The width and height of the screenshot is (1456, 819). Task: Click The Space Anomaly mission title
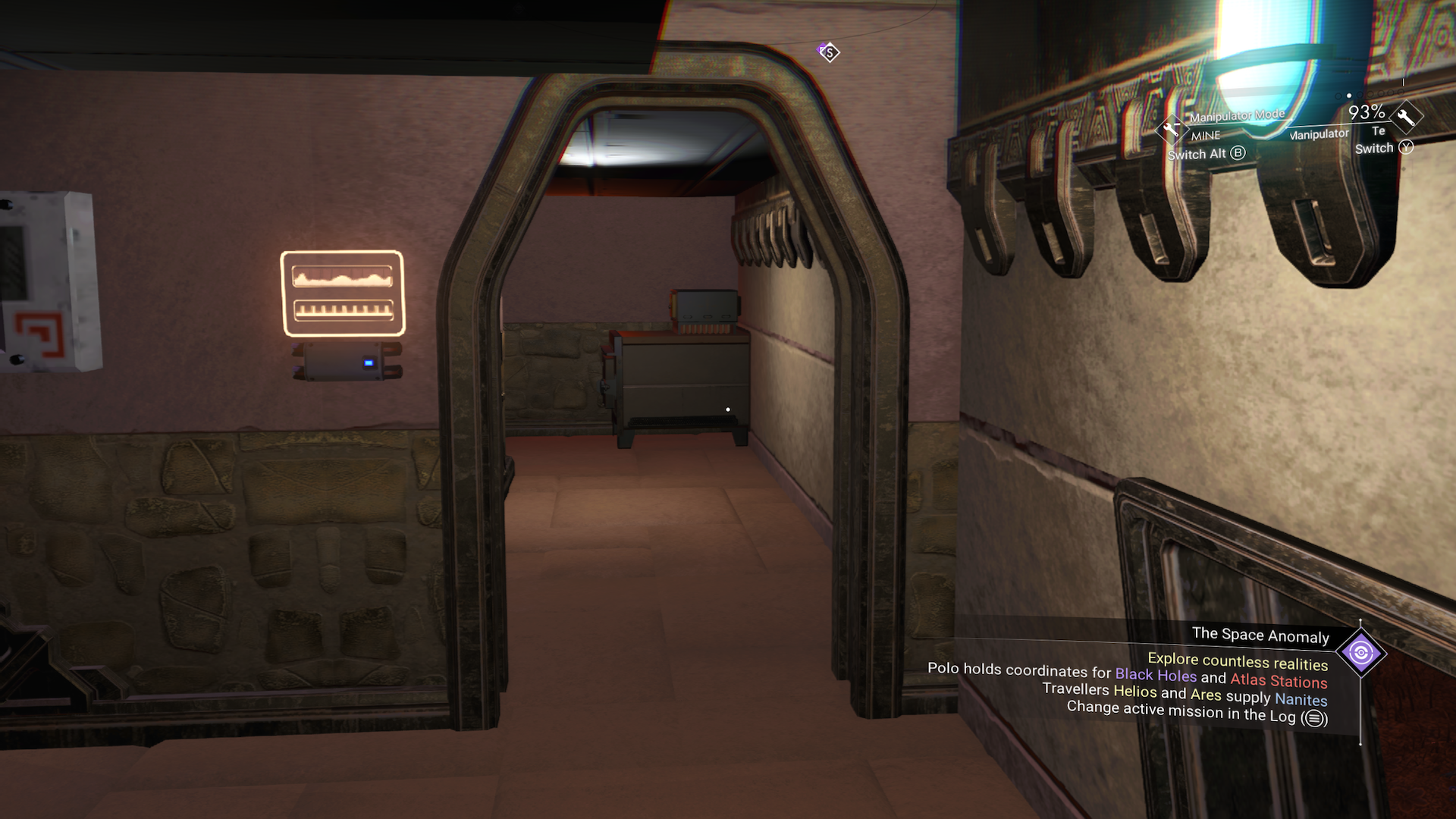point(1260,635)
